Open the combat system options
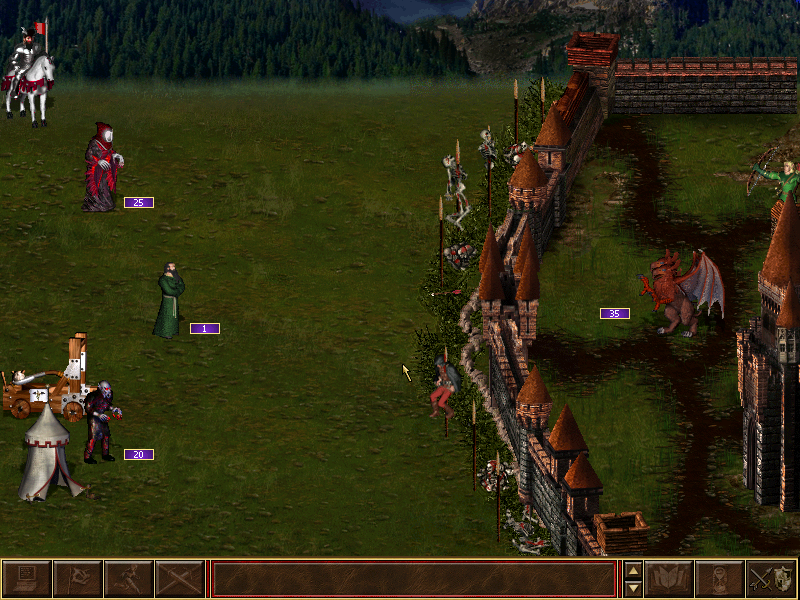 pos(27,579)
